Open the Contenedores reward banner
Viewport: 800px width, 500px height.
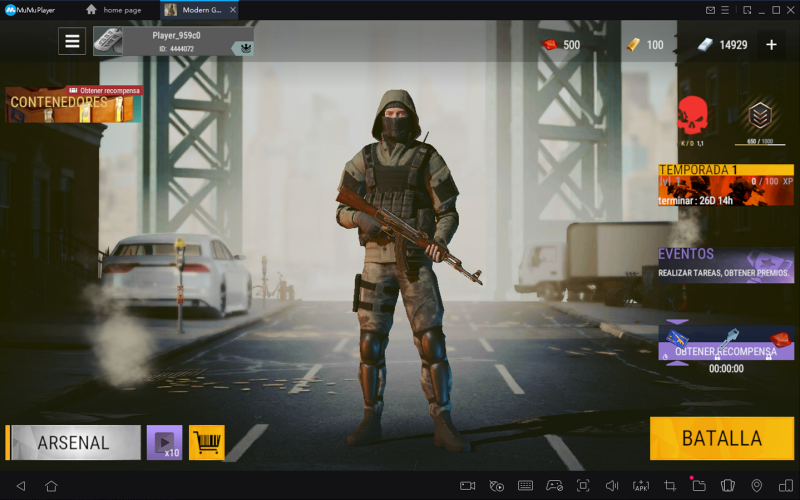pyautogui.click(x=73, y=104)
